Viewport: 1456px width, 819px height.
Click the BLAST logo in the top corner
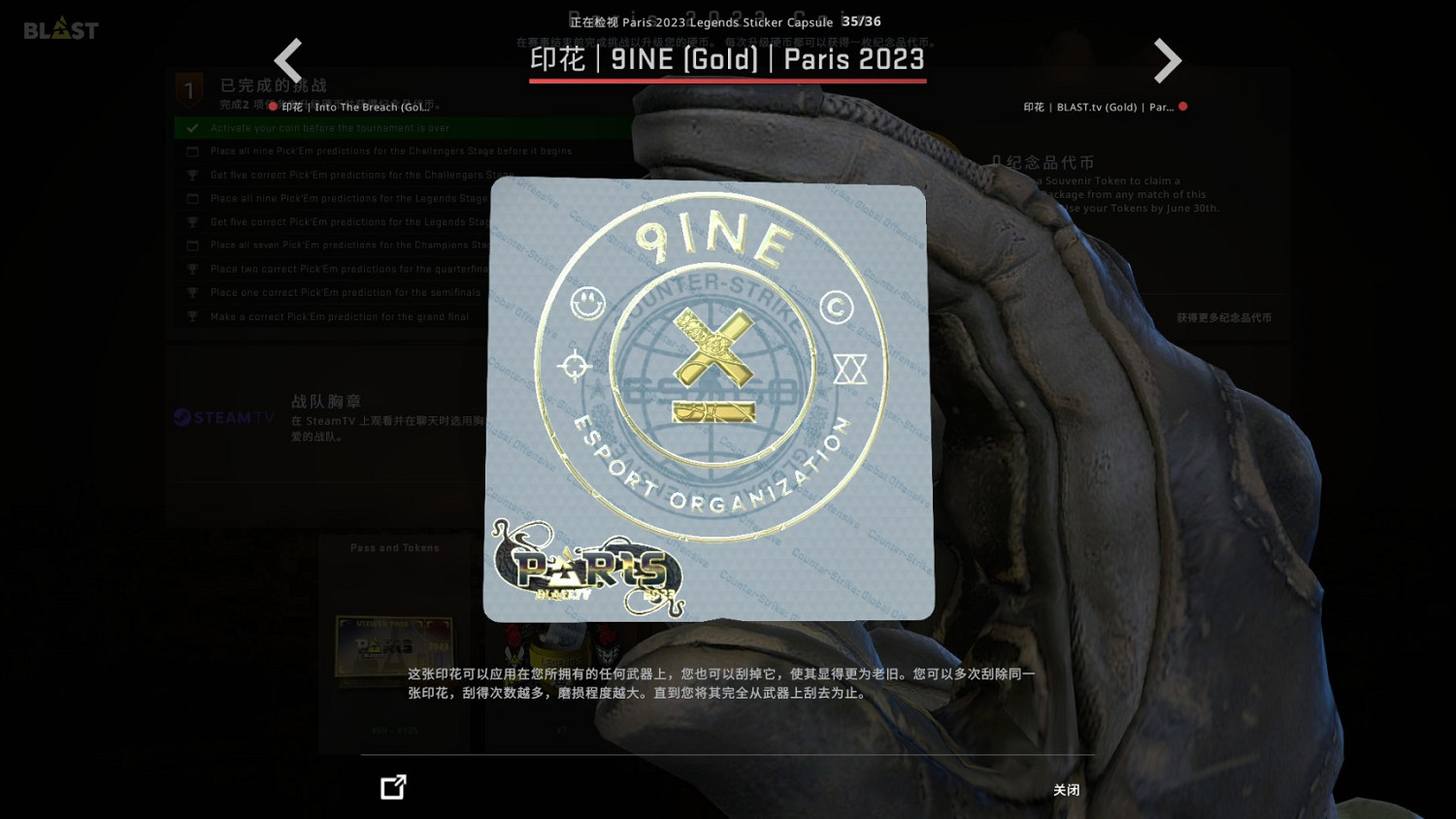click(x=60, y=28)
